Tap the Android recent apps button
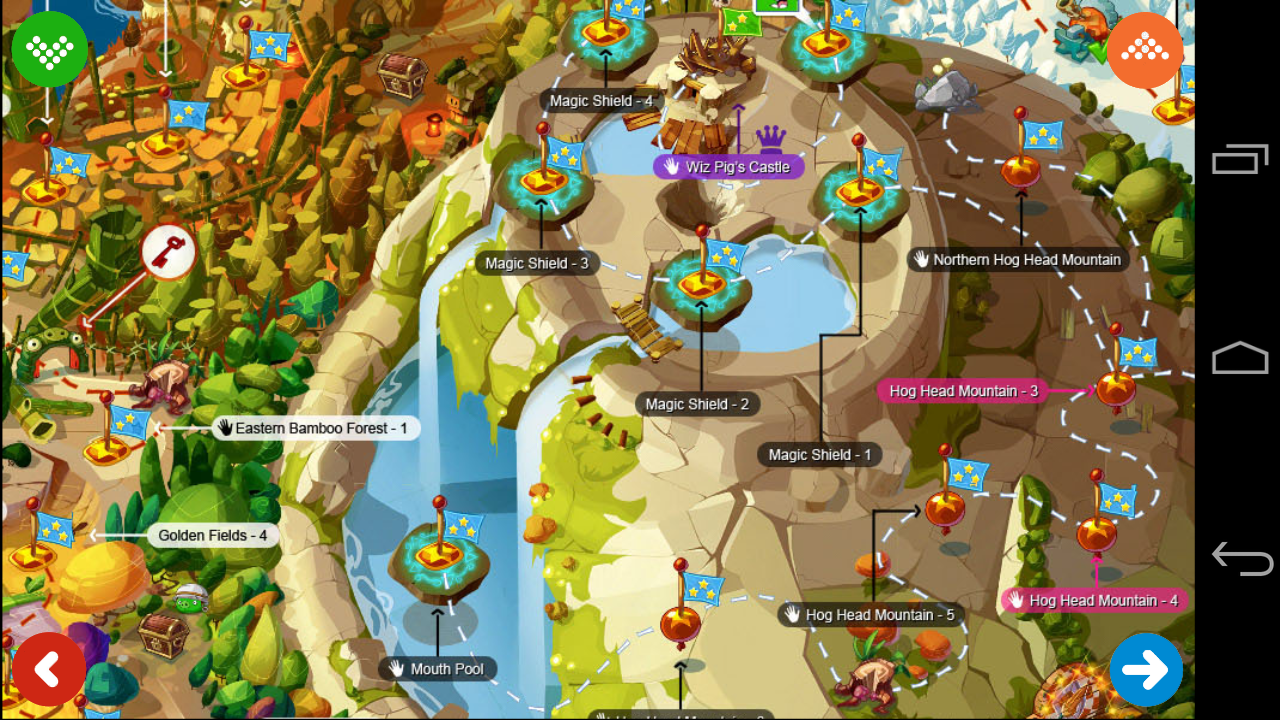 click(x=1240, y=160)
